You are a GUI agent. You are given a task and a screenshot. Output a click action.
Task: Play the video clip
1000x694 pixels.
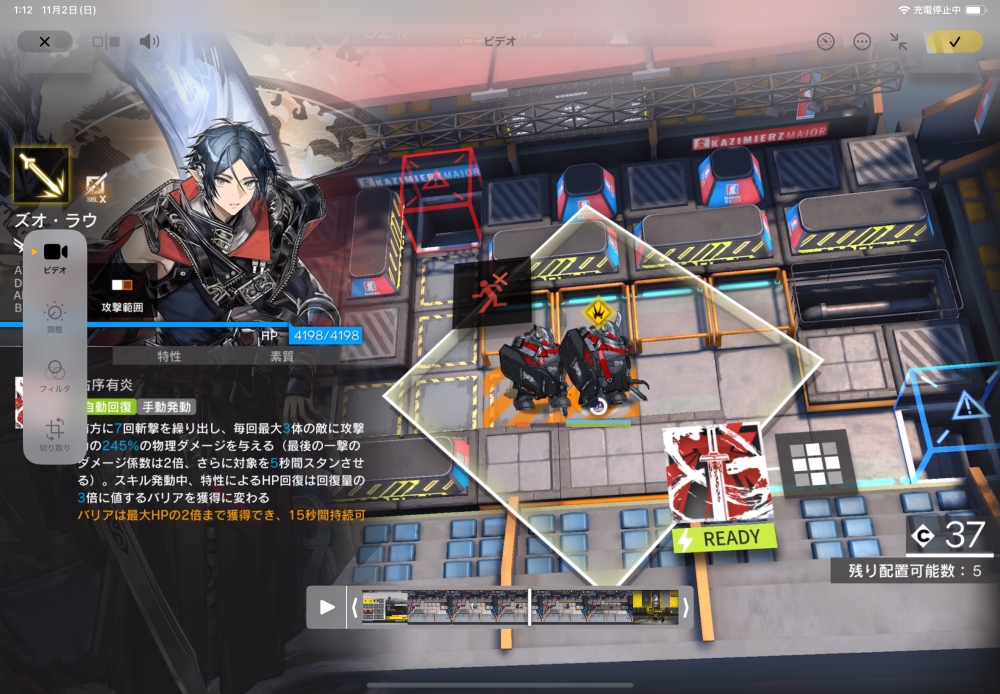tap(327, 607)
